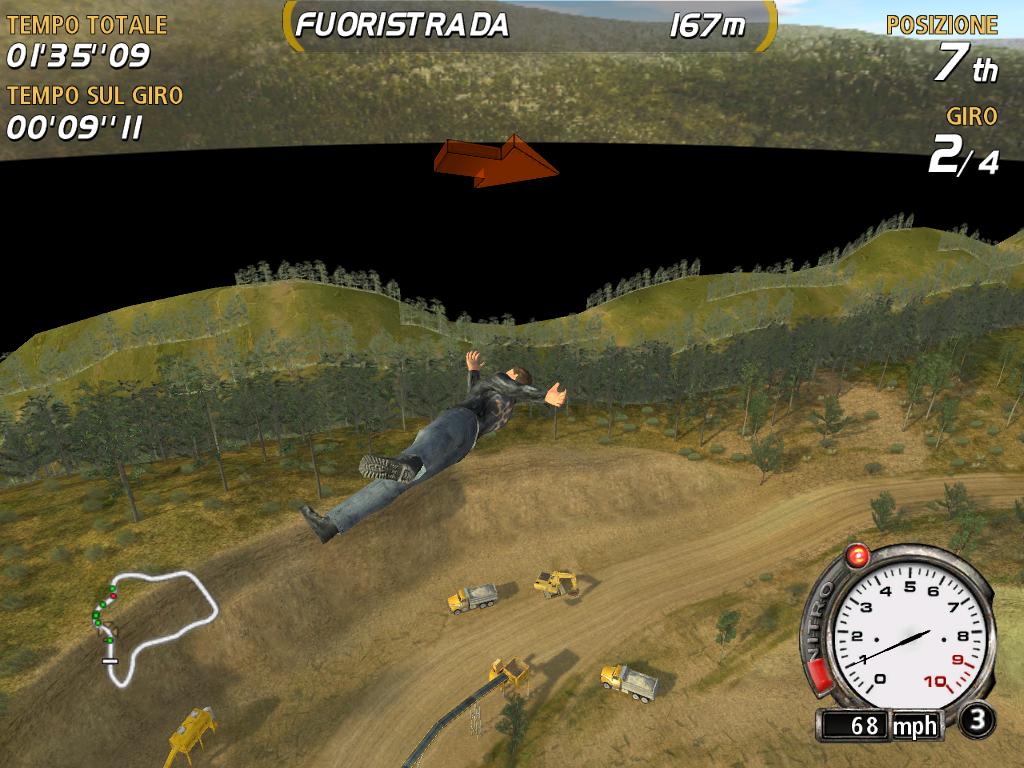Select the orange turn direction arrow
The height and width of the screenshot is (768, 1024).
tap(496, 160)
